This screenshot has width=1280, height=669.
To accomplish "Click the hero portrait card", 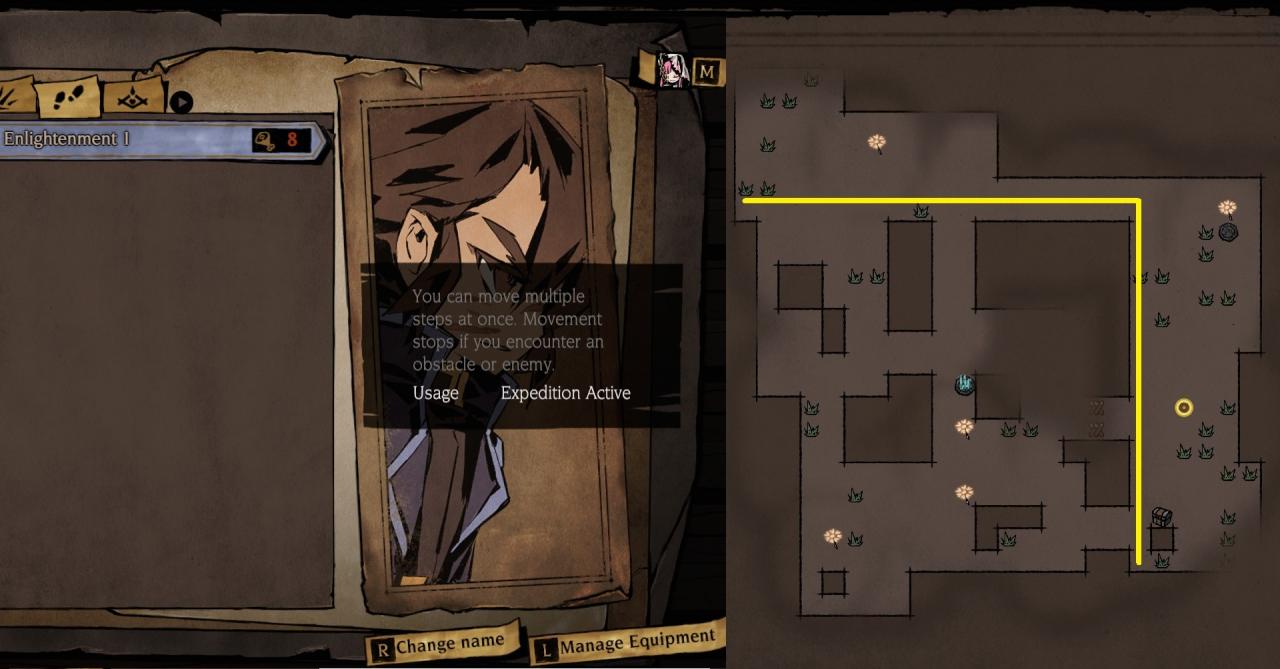I will click(485, 200).
